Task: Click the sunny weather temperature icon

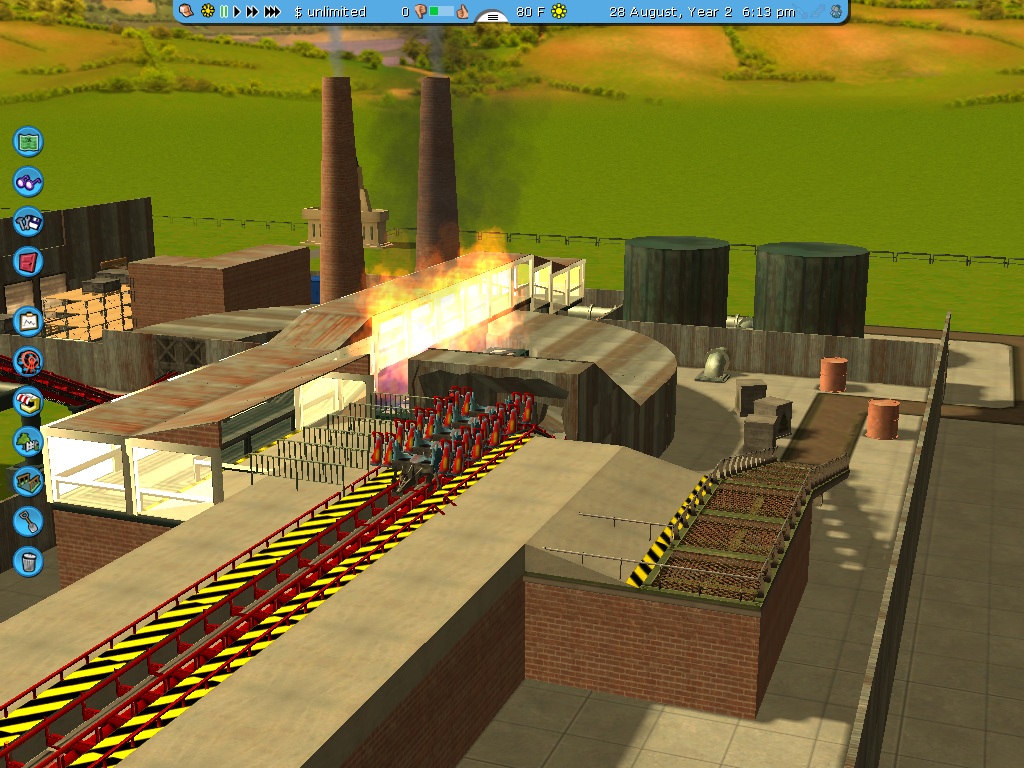Action: tap(559, 12)
